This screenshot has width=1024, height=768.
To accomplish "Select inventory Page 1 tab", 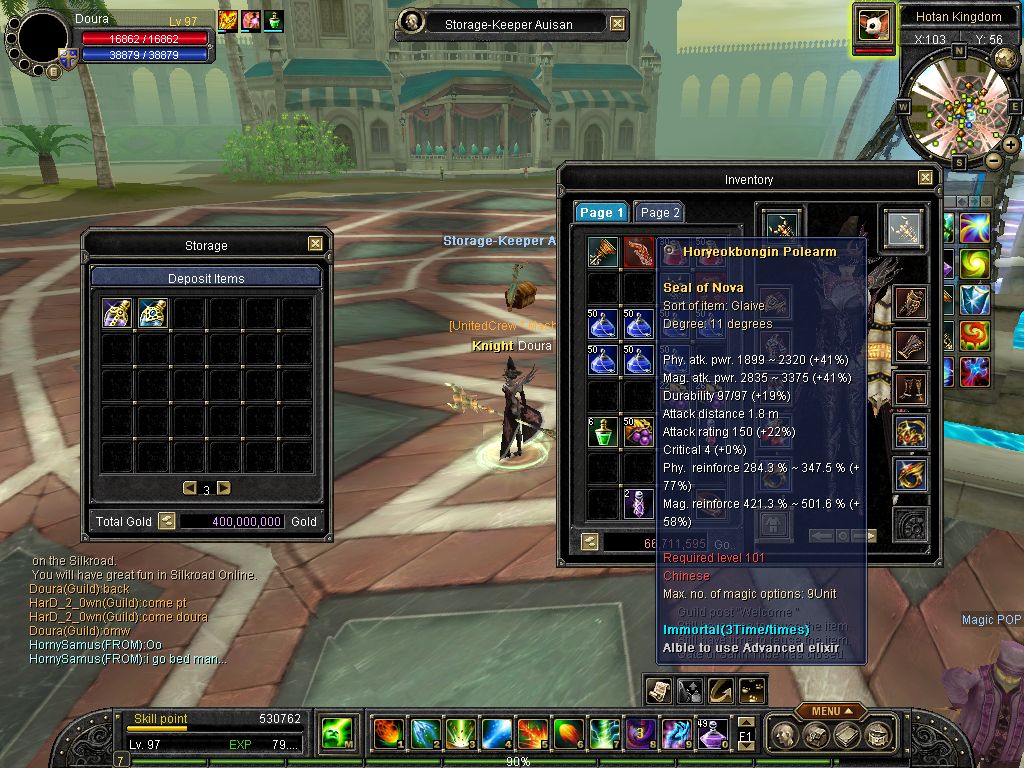I will (601, 213).
